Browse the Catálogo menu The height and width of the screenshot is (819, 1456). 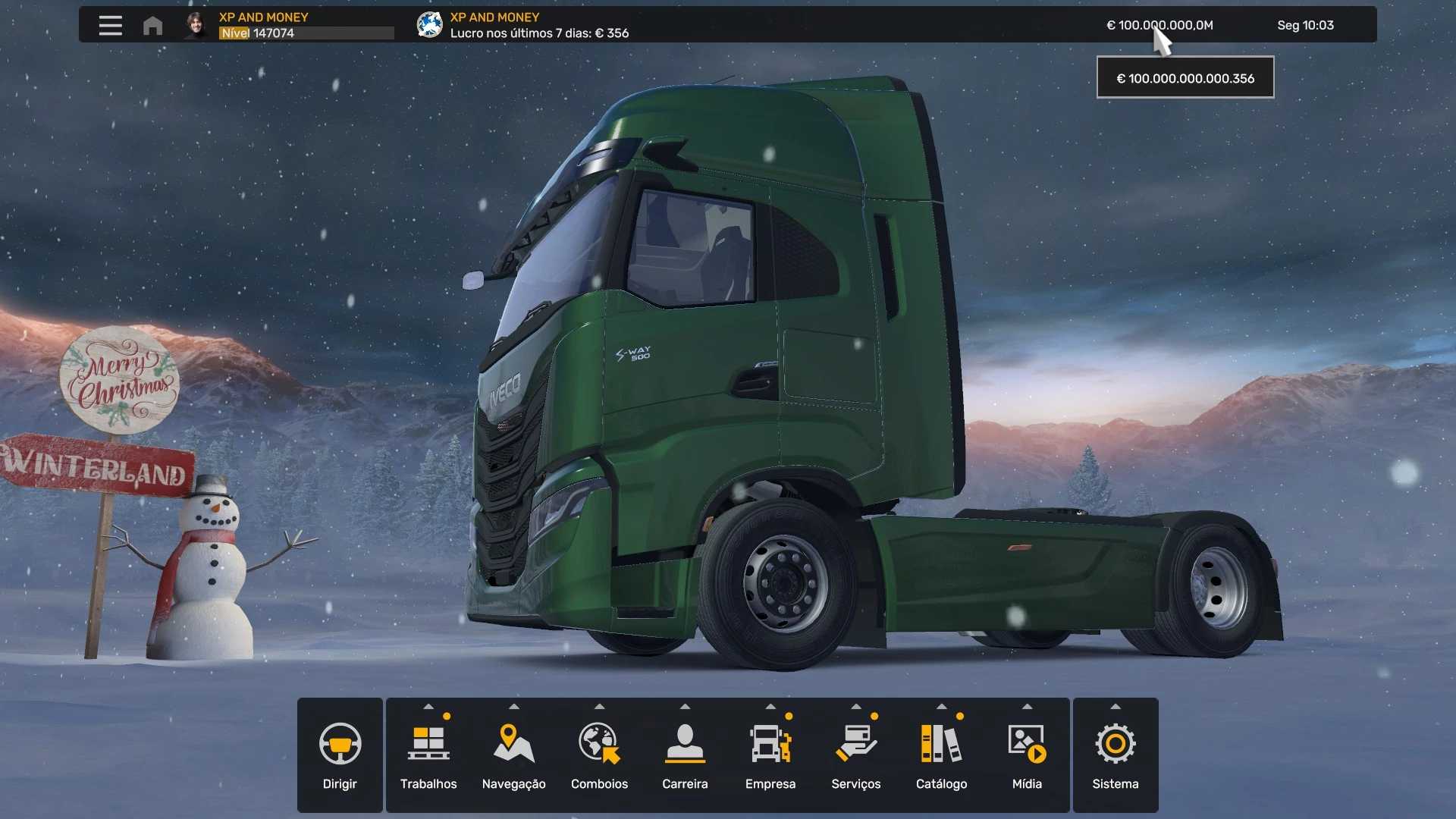[941, 755]
